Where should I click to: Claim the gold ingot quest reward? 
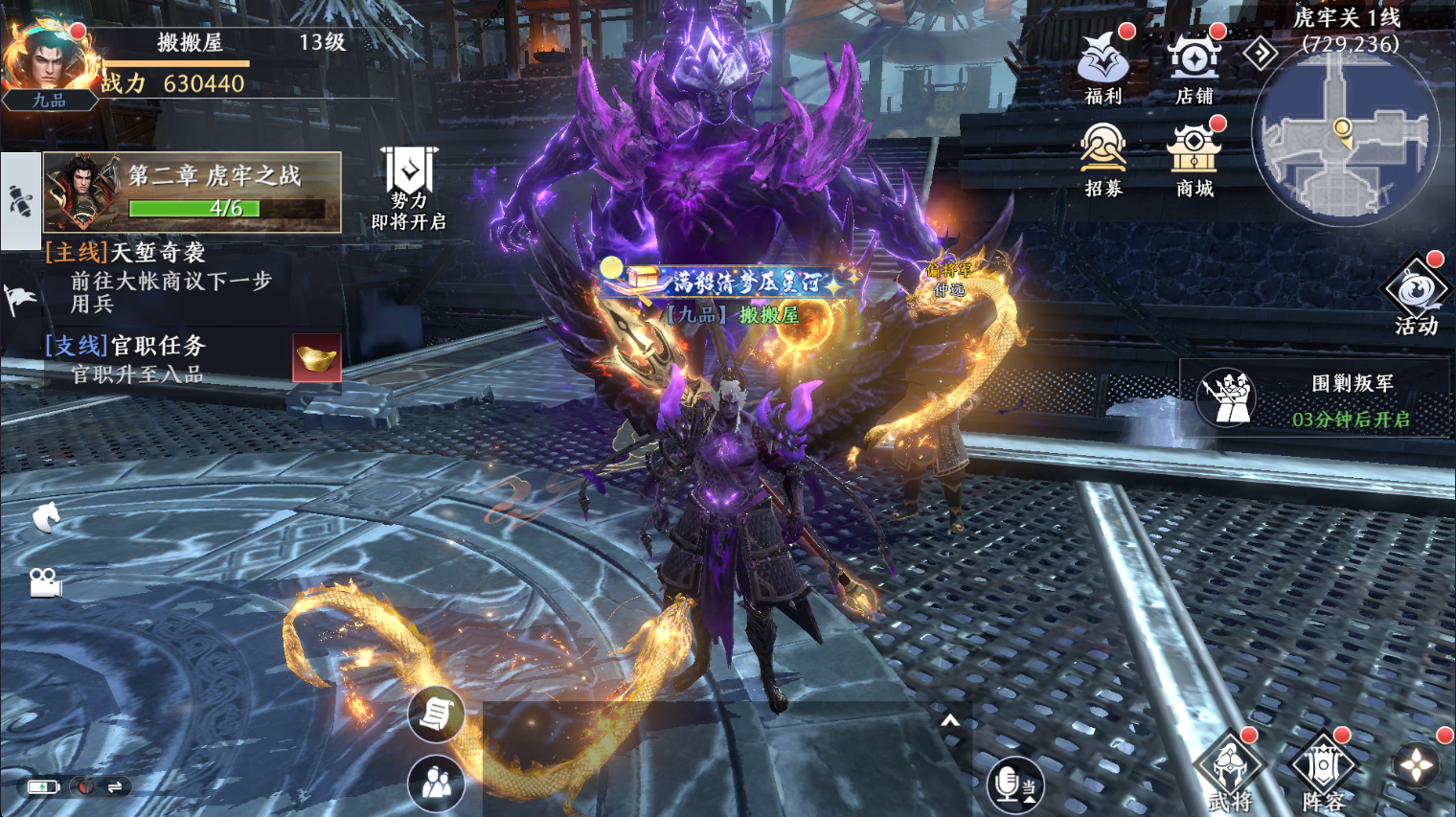[x=317, y=358]
